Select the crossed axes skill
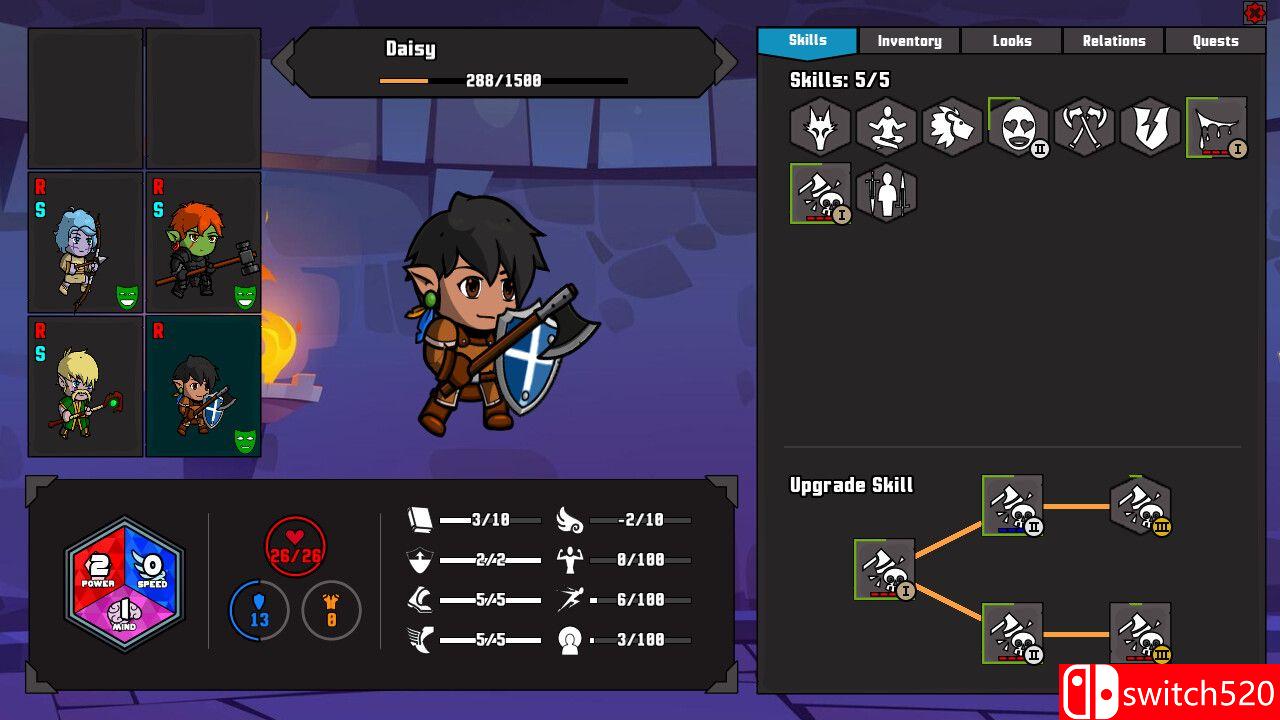Viewport: 1280px width, 720px height. (x=1084, y=127)
